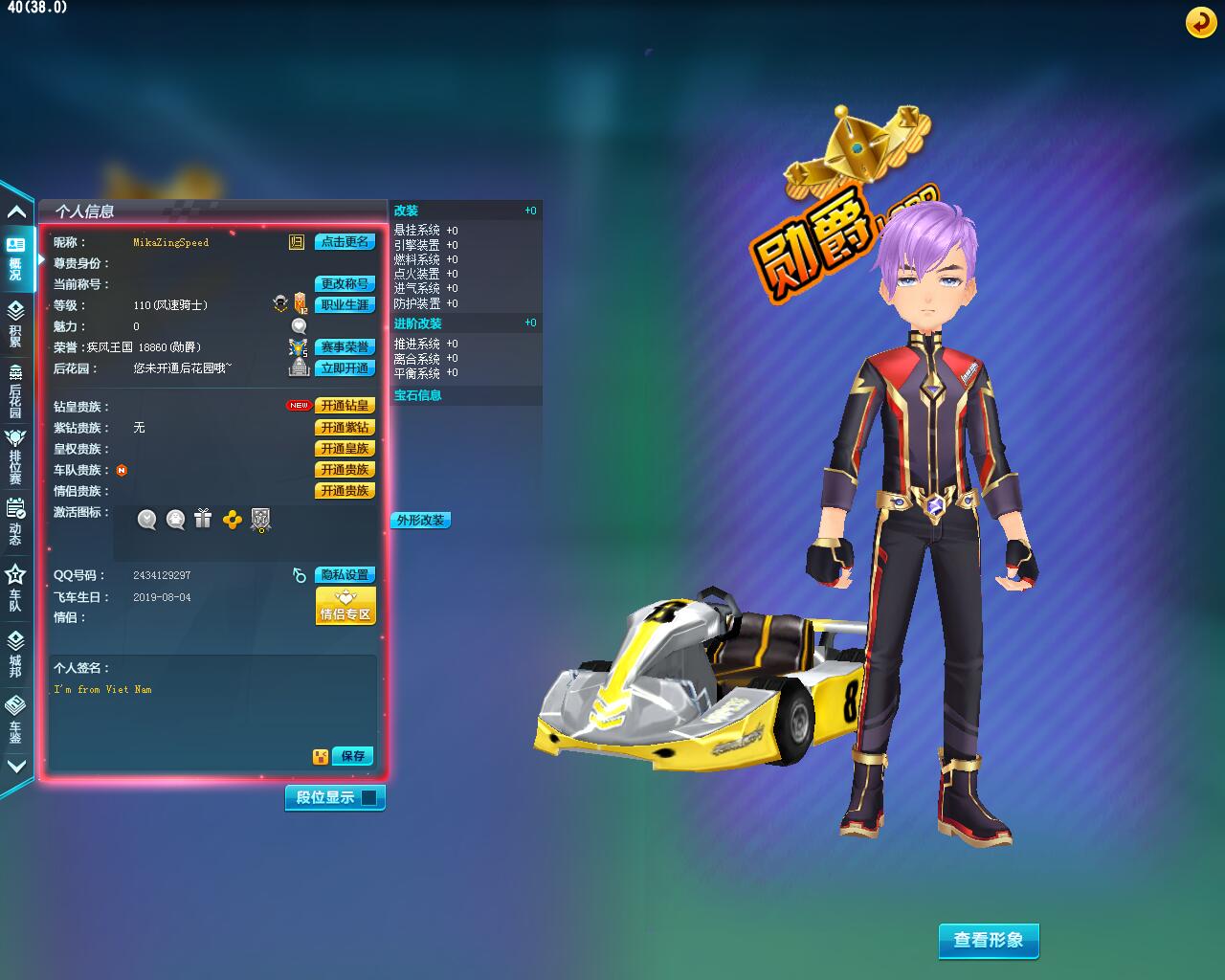Open the 外形改装 appearance modification tab
Viewport: 1225px width, 980px height.
pyautogui.click(x=420, y=520)
